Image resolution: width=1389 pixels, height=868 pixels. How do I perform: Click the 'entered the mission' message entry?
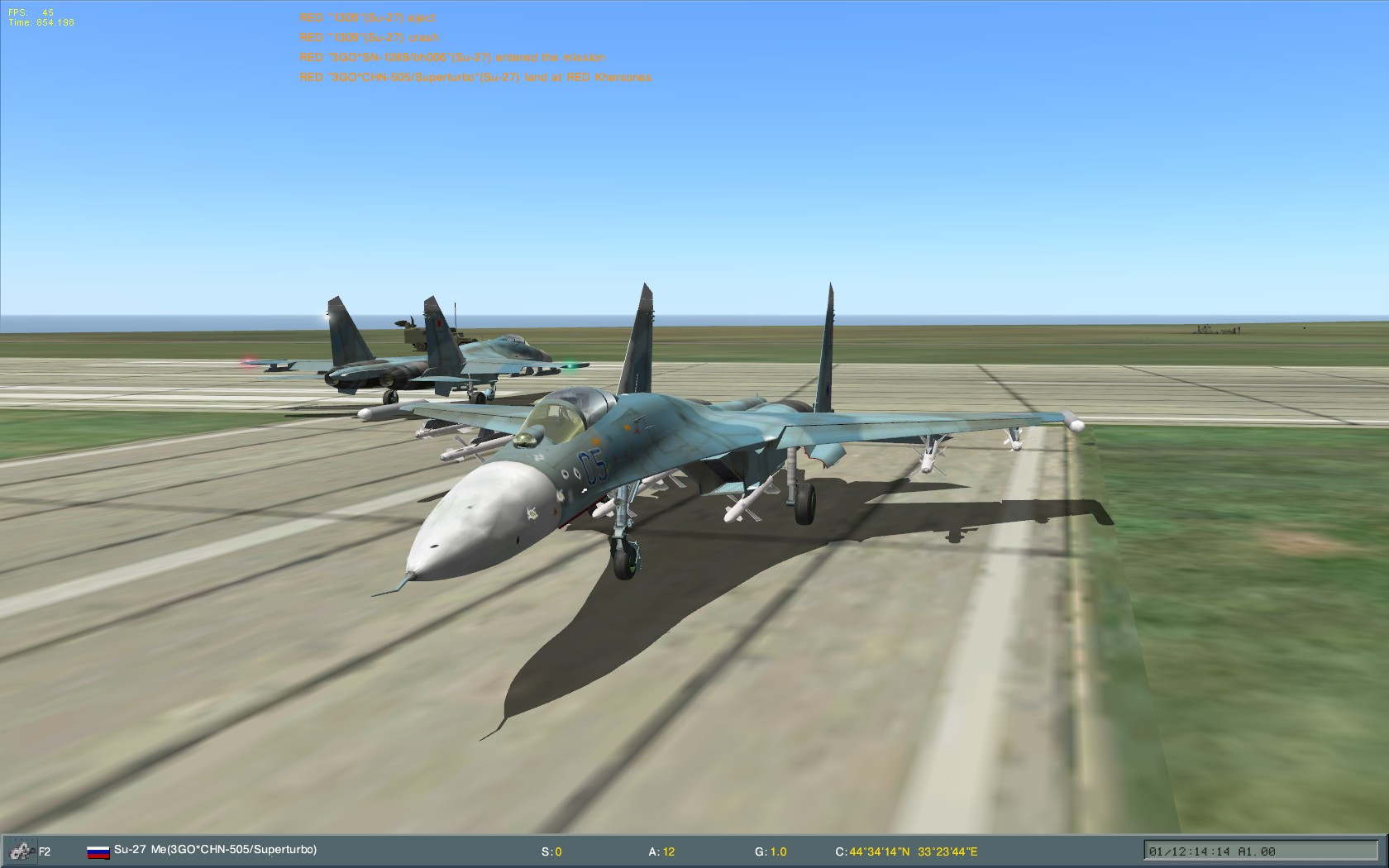[x=453, y=58]
